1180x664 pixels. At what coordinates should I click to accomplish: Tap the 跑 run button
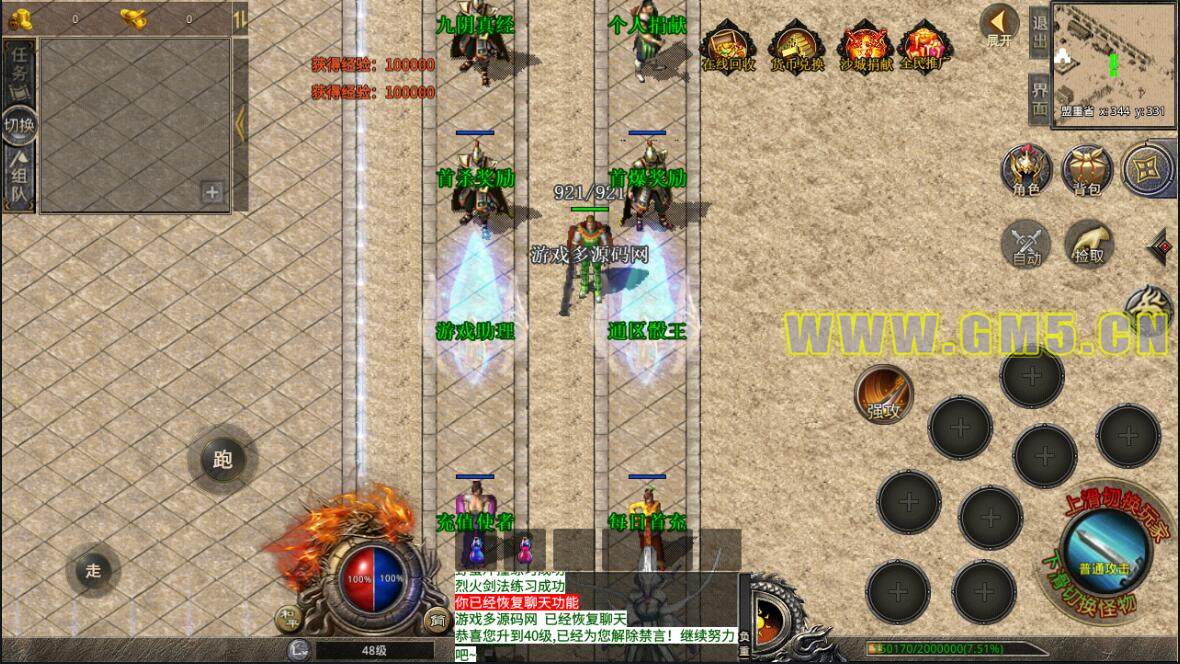point(222,459)
